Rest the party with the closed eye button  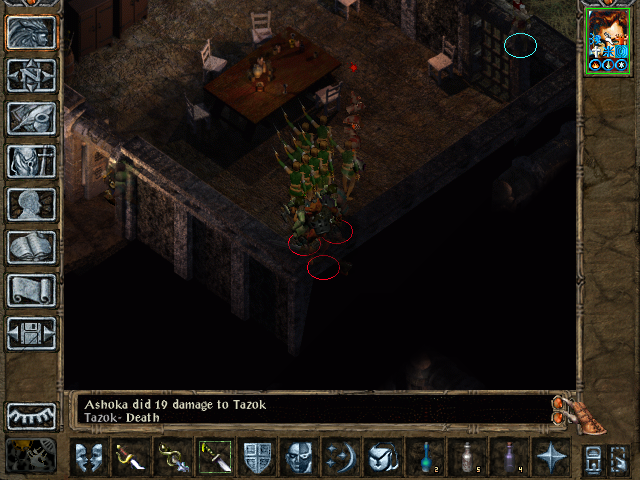pos(31,415)
